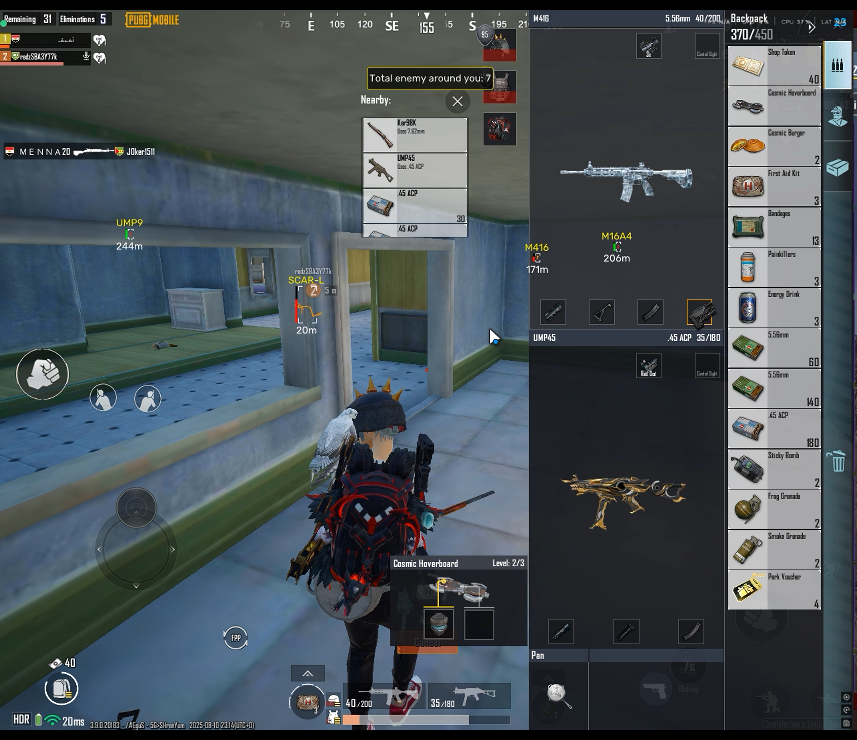Choose the First Aid Kit in backpack
This screenshot has width=857, height=740.
[x=774, y=187]
